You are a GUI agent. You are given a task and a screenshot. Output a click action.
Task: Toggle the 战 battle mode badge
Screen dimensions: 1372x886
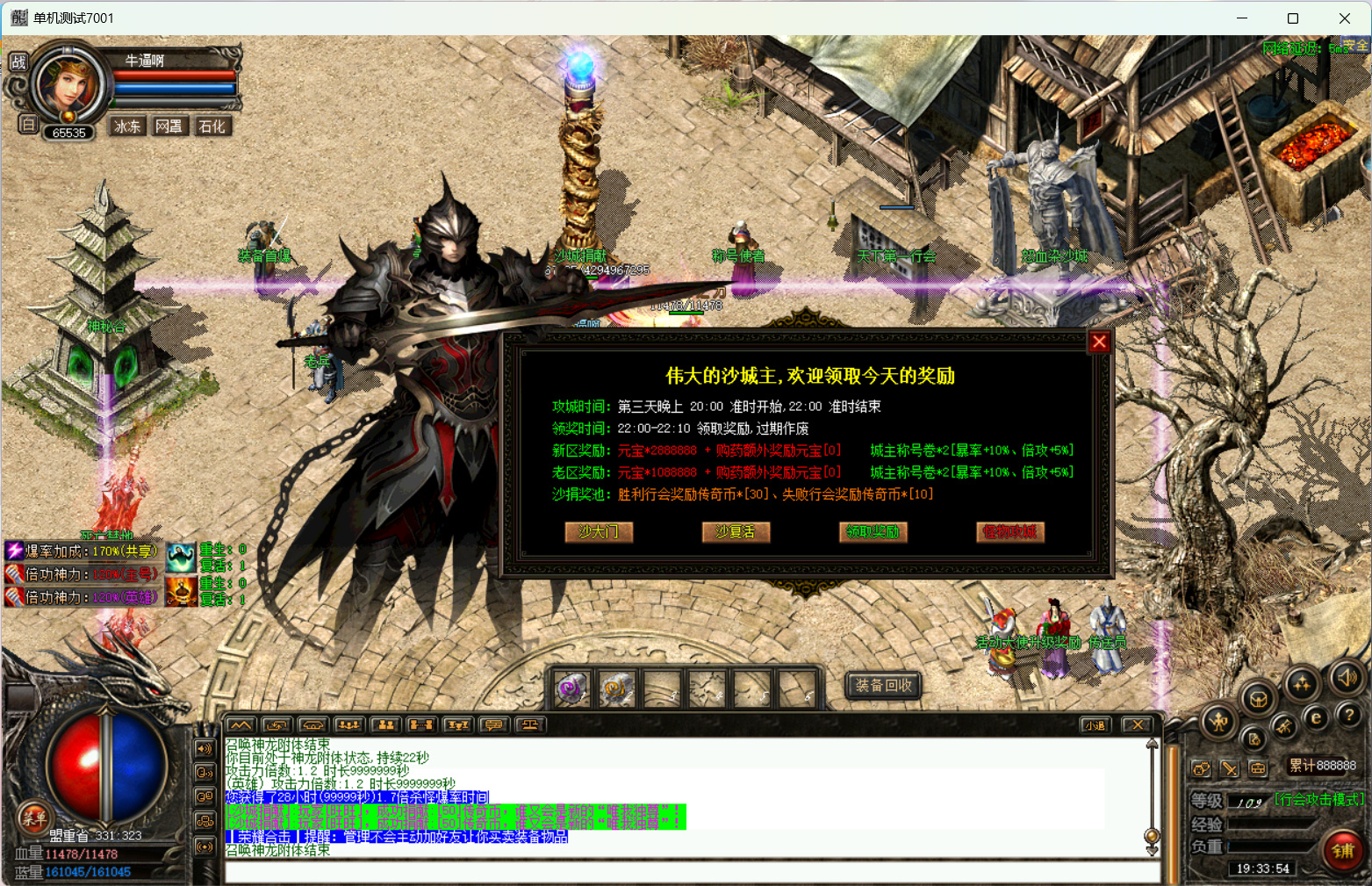[x=18, y=61]
